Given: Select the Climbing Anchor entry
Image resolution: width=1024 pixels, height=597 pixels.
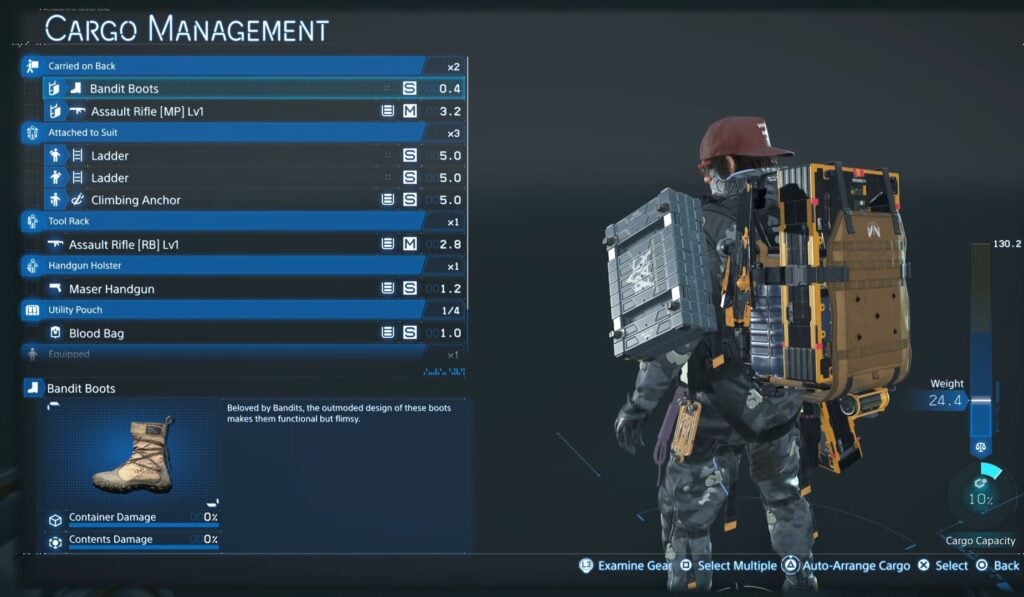Looking at the screenshot, I should coord(250,200).
